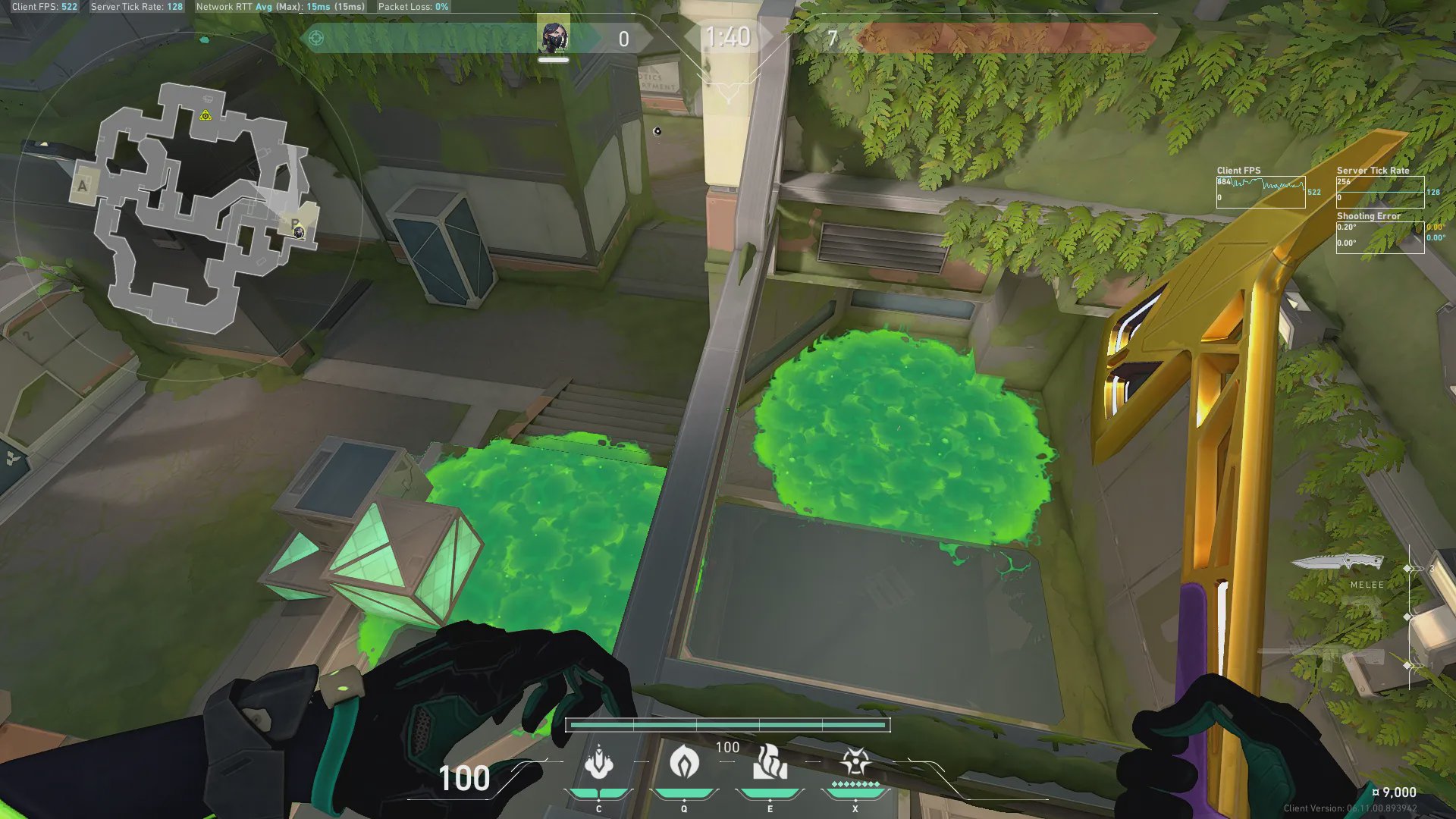Trigger the Toxic Screen ability icon
Image resolution: width=1456 pixels, height=819 pixels.
770,763
